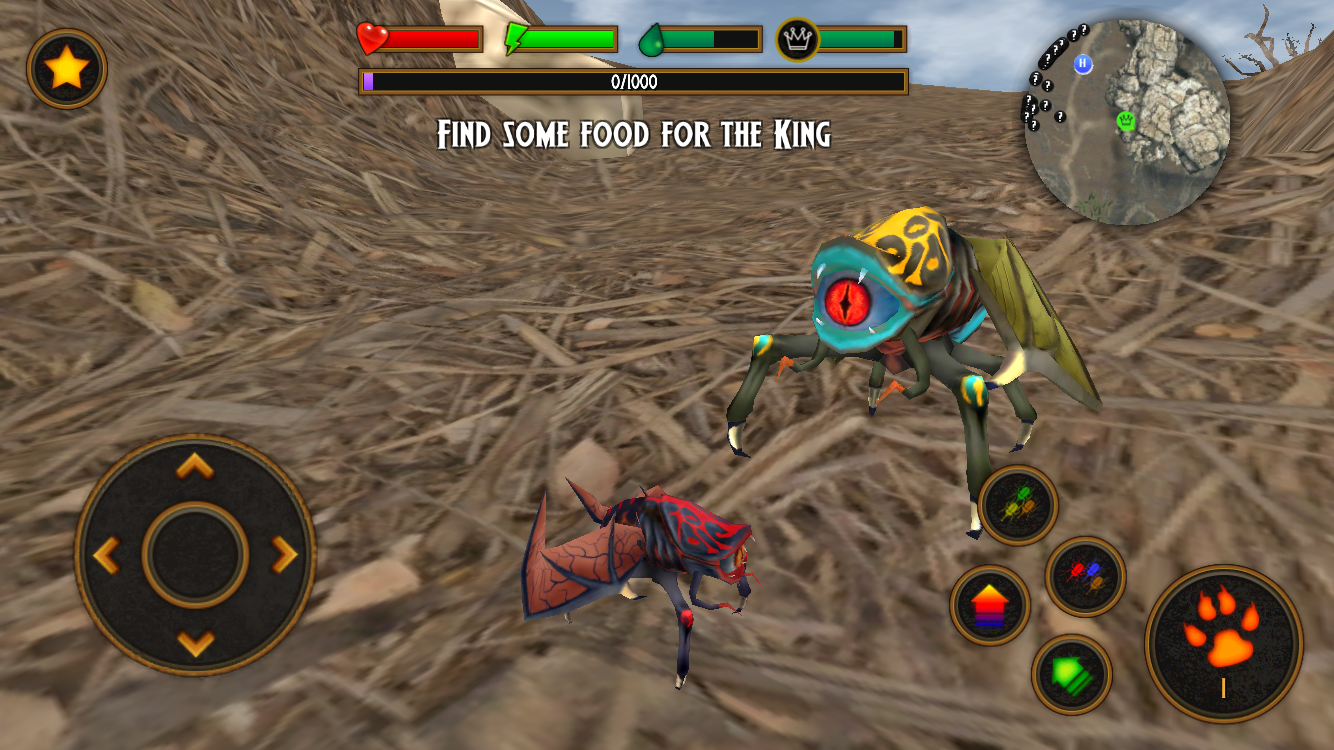This screenshot has height=750, width=1334.
Task: Select the red and blue bug ability
Action: click(x=1084, y=578)
